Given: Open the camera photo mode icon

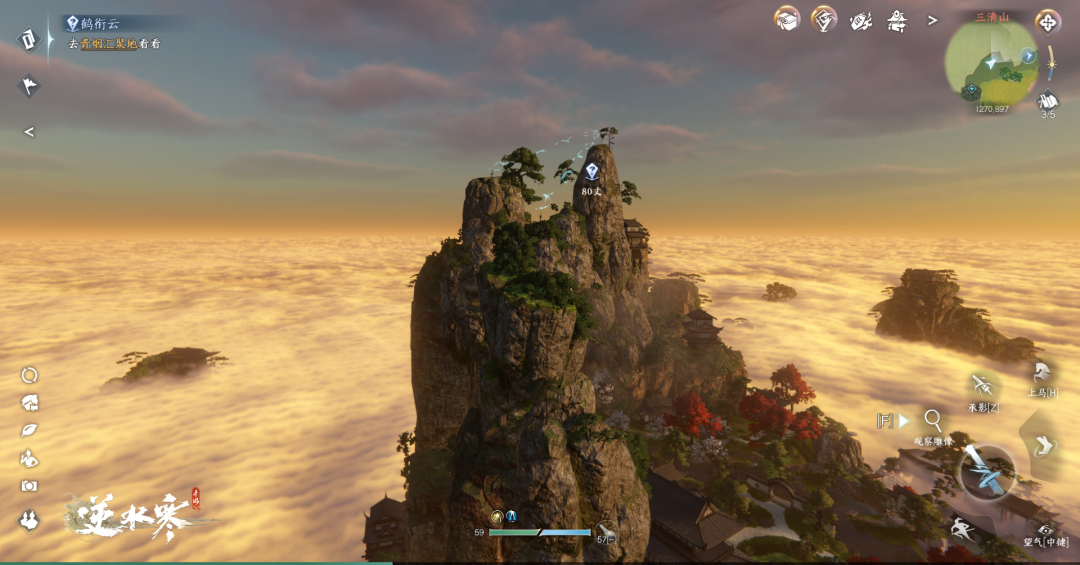Looking at the screenshot, I should (x=30, y=486).
